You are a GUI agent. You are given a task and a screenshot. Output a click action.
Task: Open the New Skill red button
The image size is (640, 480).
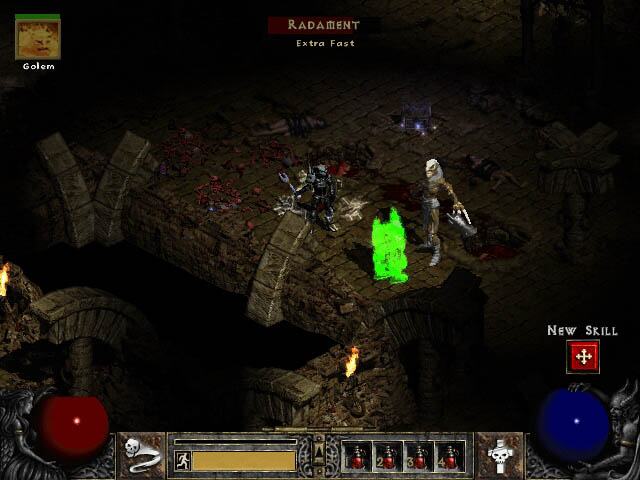(582, 356)
